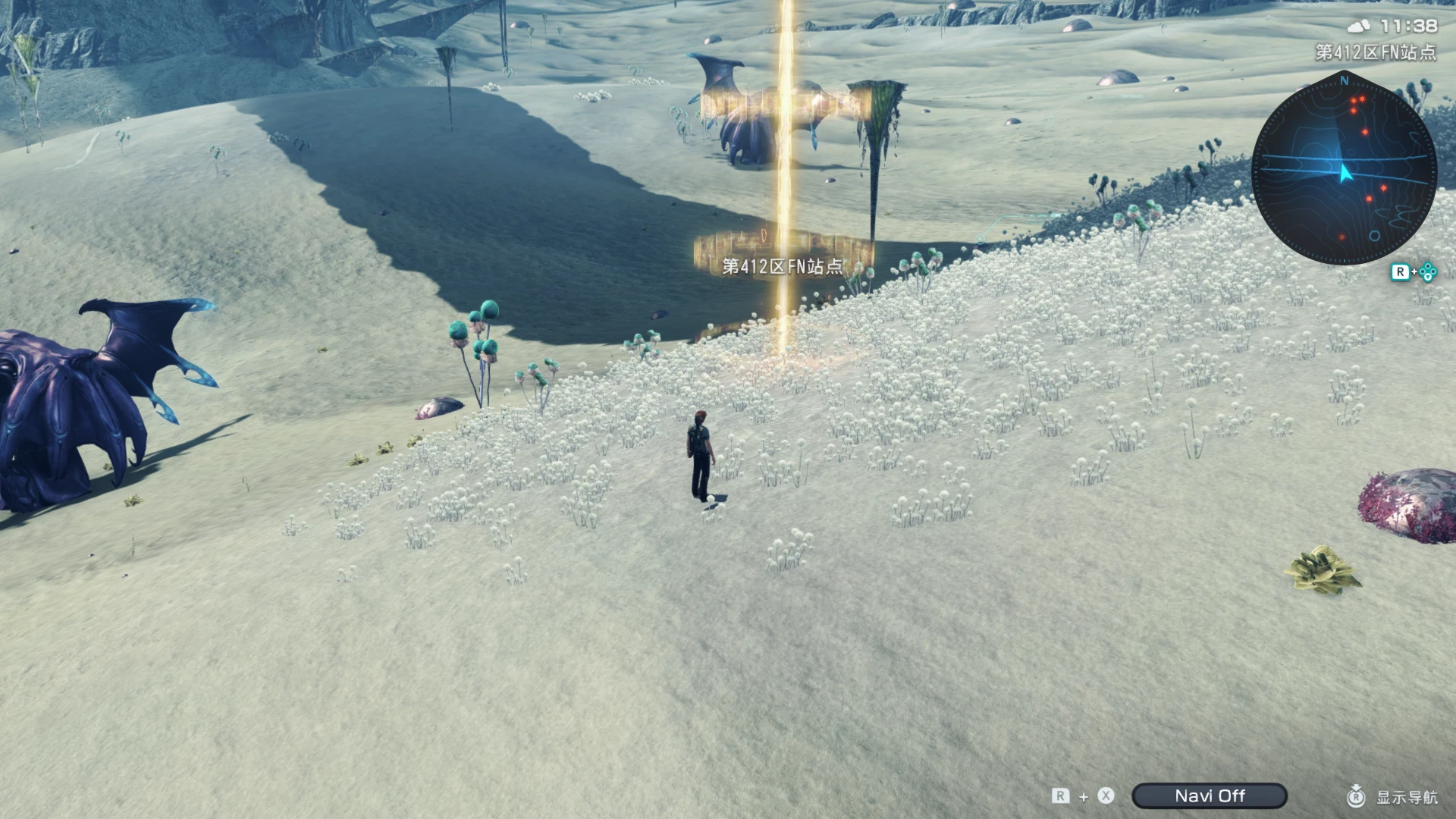Image resolution: width=1456 pixels, height=819 pixels.
Task: Click the R button icon beside the d-pad glyph
Action: point(1401,271)
